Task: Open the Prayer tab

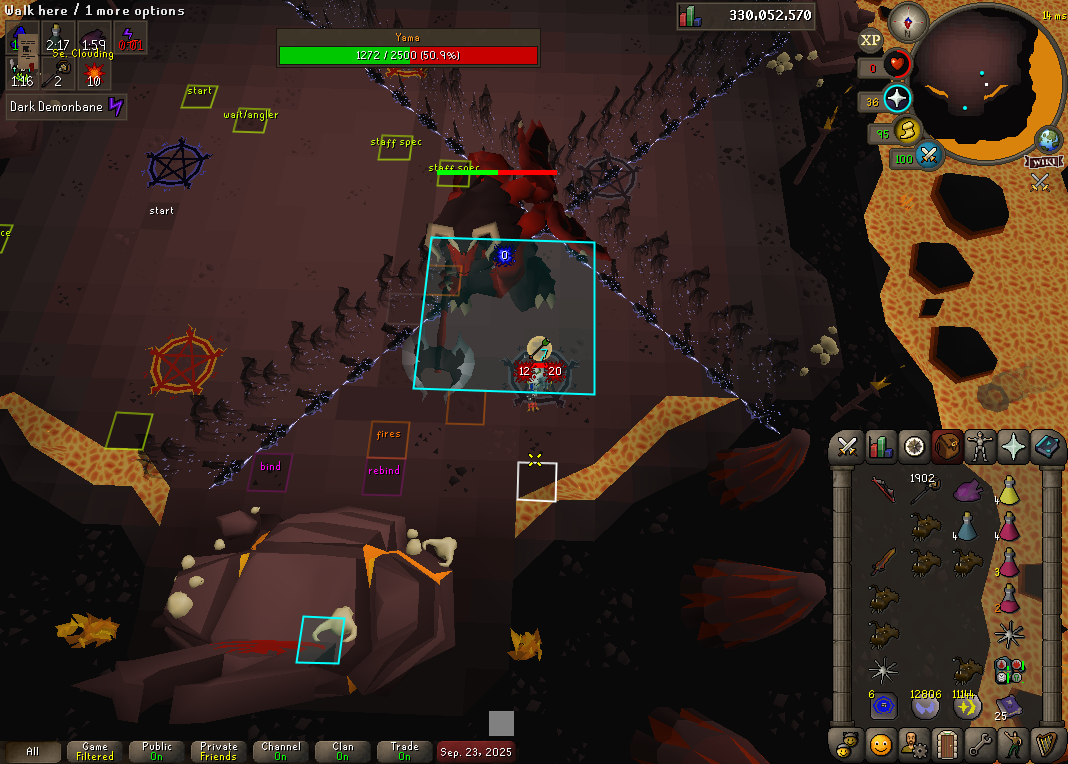Action: coord(1013,447)
